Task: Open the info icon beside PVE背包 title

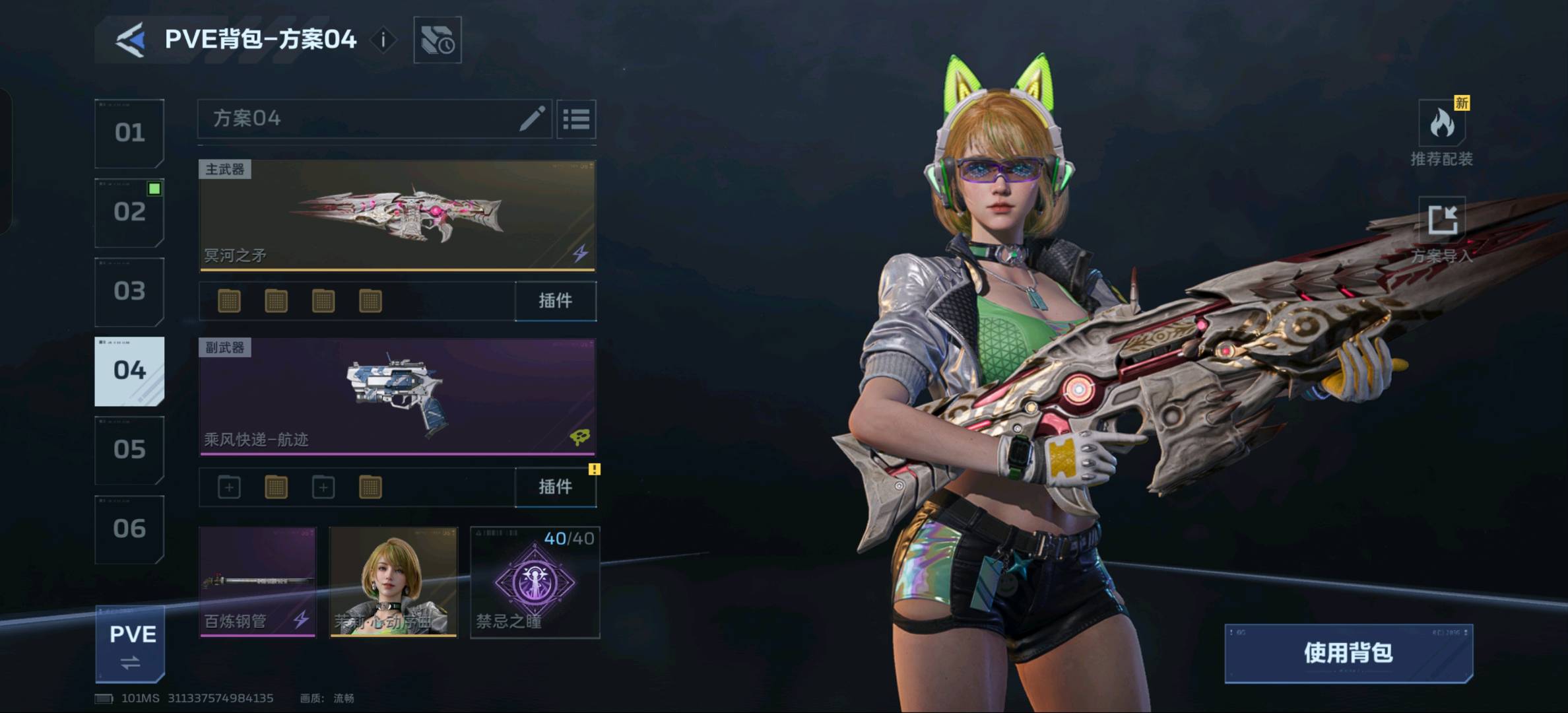Action: [x=383, y=40]
